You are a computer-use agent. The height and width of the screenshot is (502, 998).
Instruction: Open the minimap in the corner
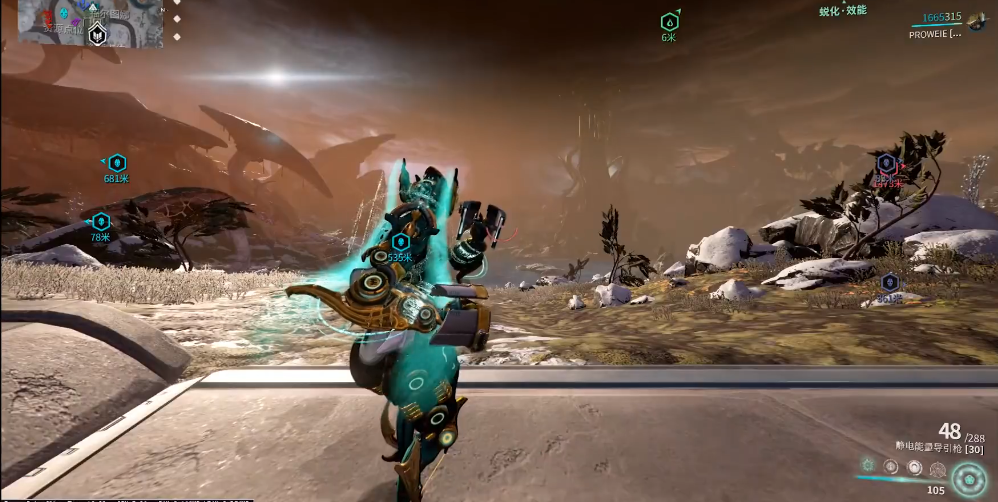tap(78, 24)
